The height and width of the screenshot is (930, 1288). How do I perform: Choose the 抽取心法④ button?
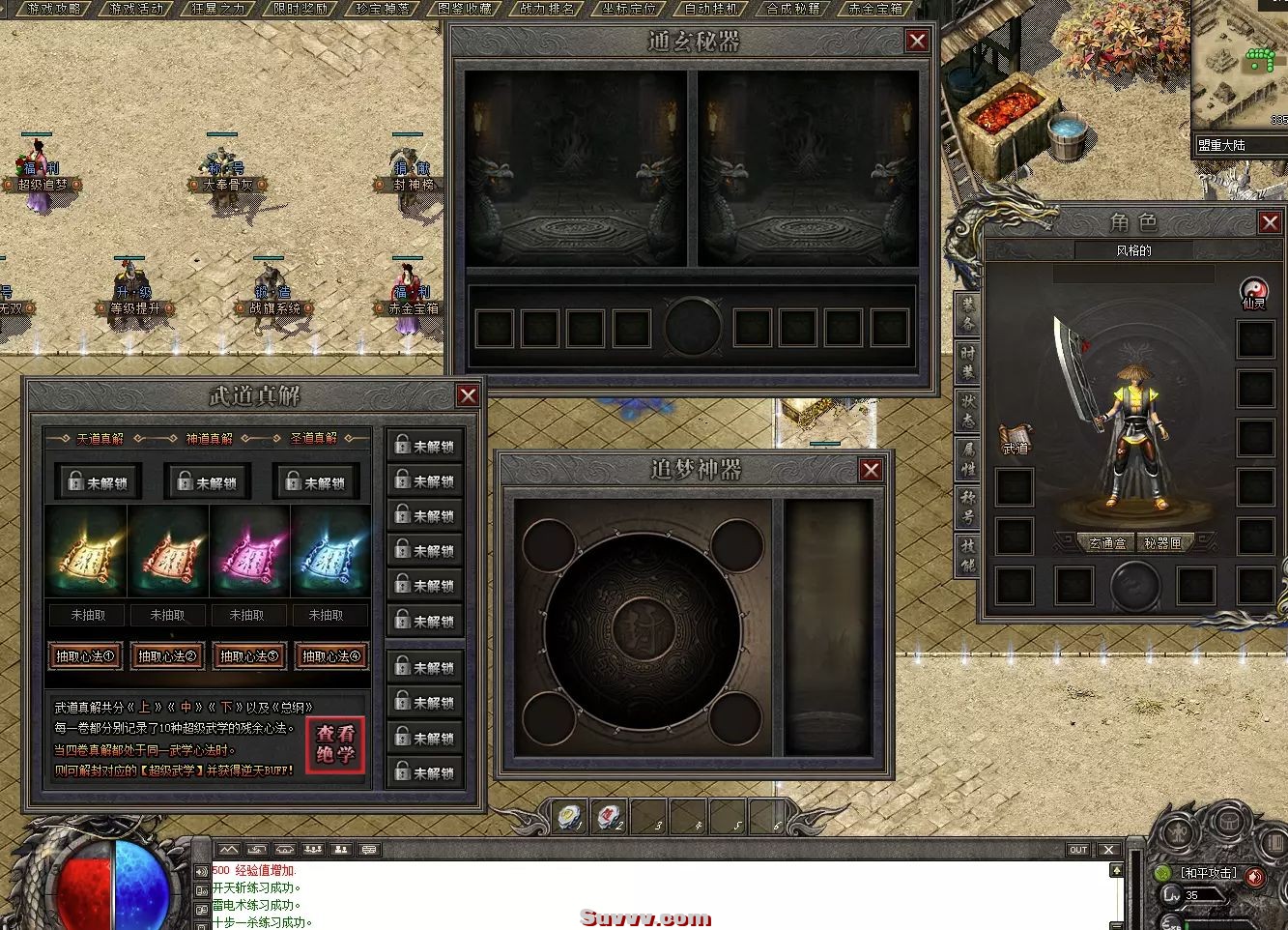click(330, 656)
